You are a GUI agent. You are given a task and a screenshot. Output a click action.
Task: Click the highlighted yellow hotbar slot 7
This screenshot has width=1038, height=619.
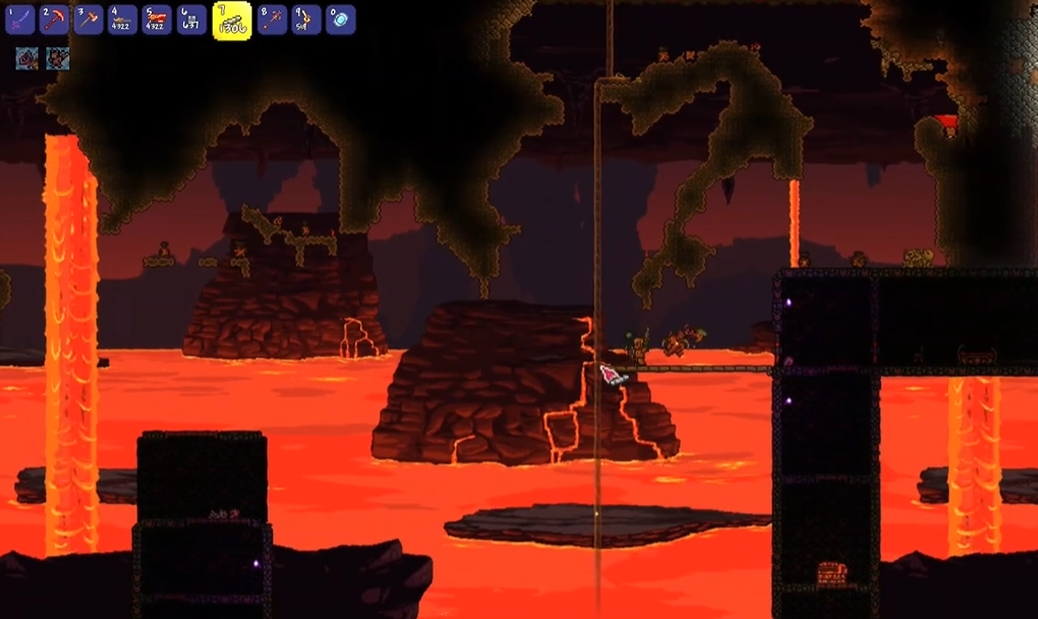[x=232, y=21]
